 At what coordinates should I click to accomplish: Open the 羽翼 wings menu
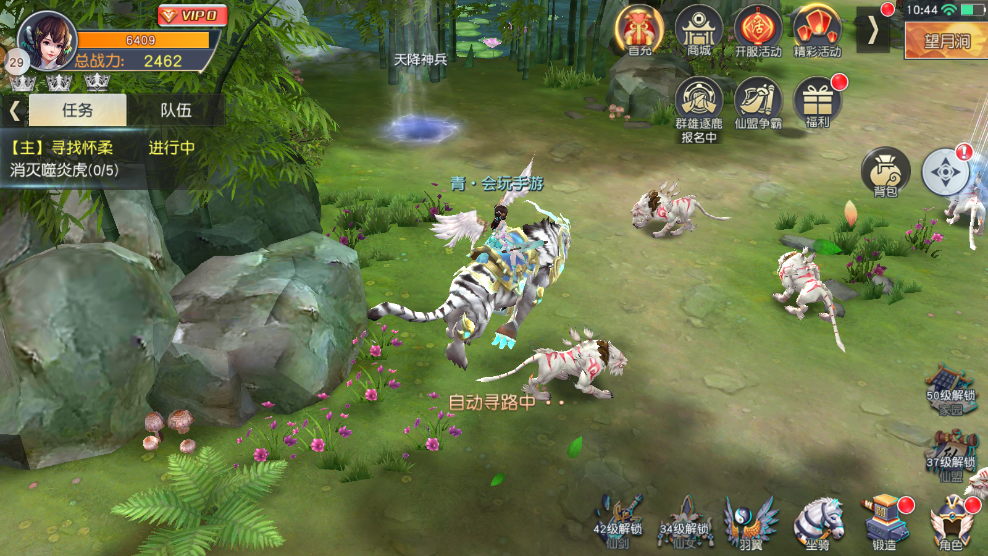pos(750,522)
